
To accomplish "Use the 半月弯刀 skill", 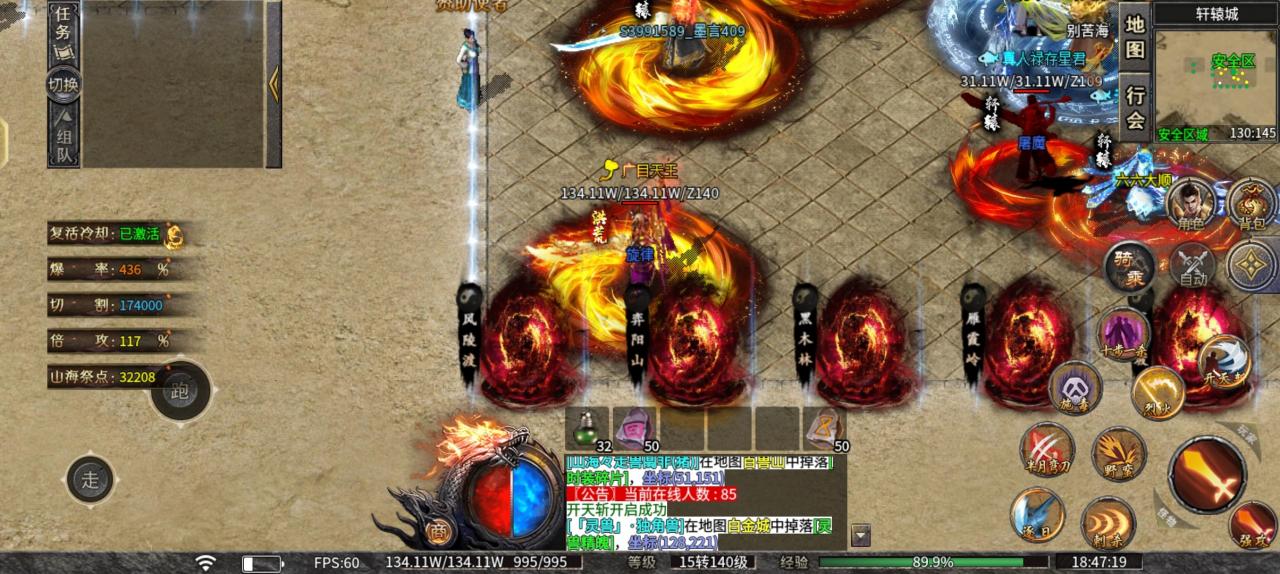I will click(1047, 450).
